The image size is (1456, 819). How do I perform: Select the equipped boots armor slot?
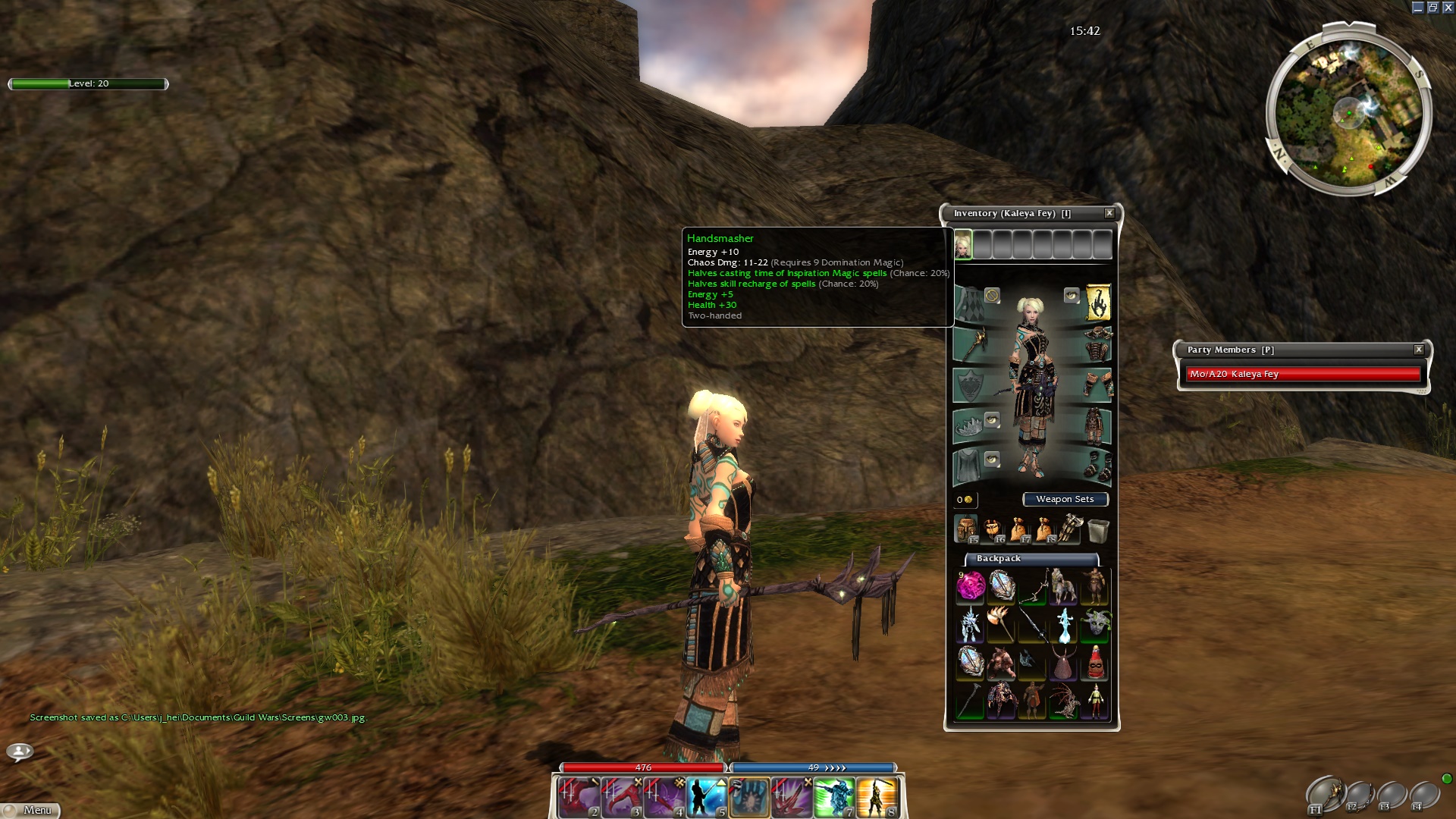pos(1097,464)
